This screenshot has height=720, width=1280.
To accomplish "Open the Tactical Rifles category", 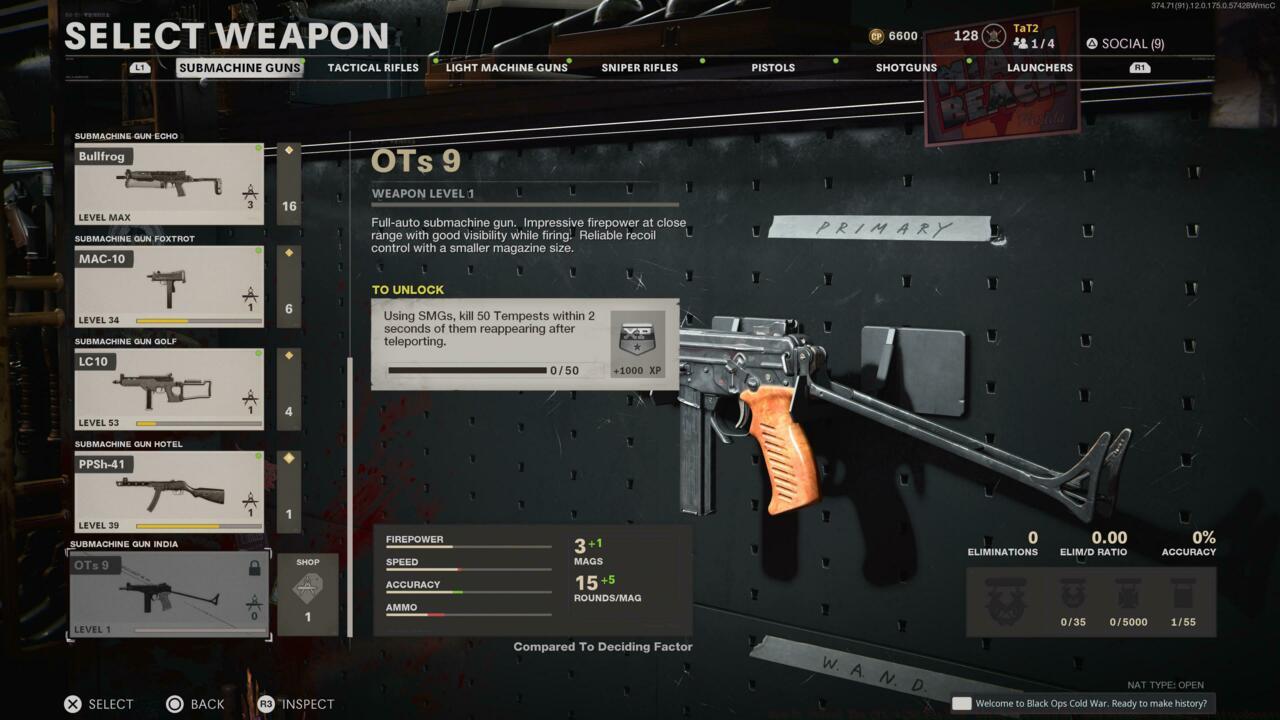I will [x=373, y=68].
